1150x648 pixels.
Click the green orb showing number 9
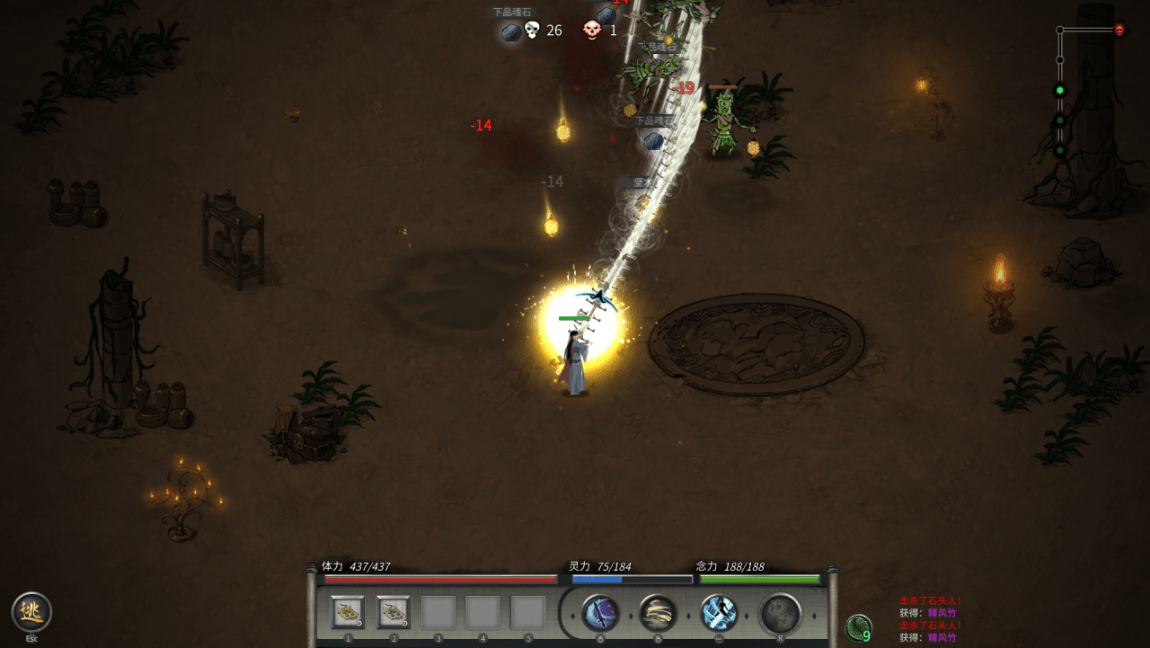pyautogui.click(x=858, y=628)
